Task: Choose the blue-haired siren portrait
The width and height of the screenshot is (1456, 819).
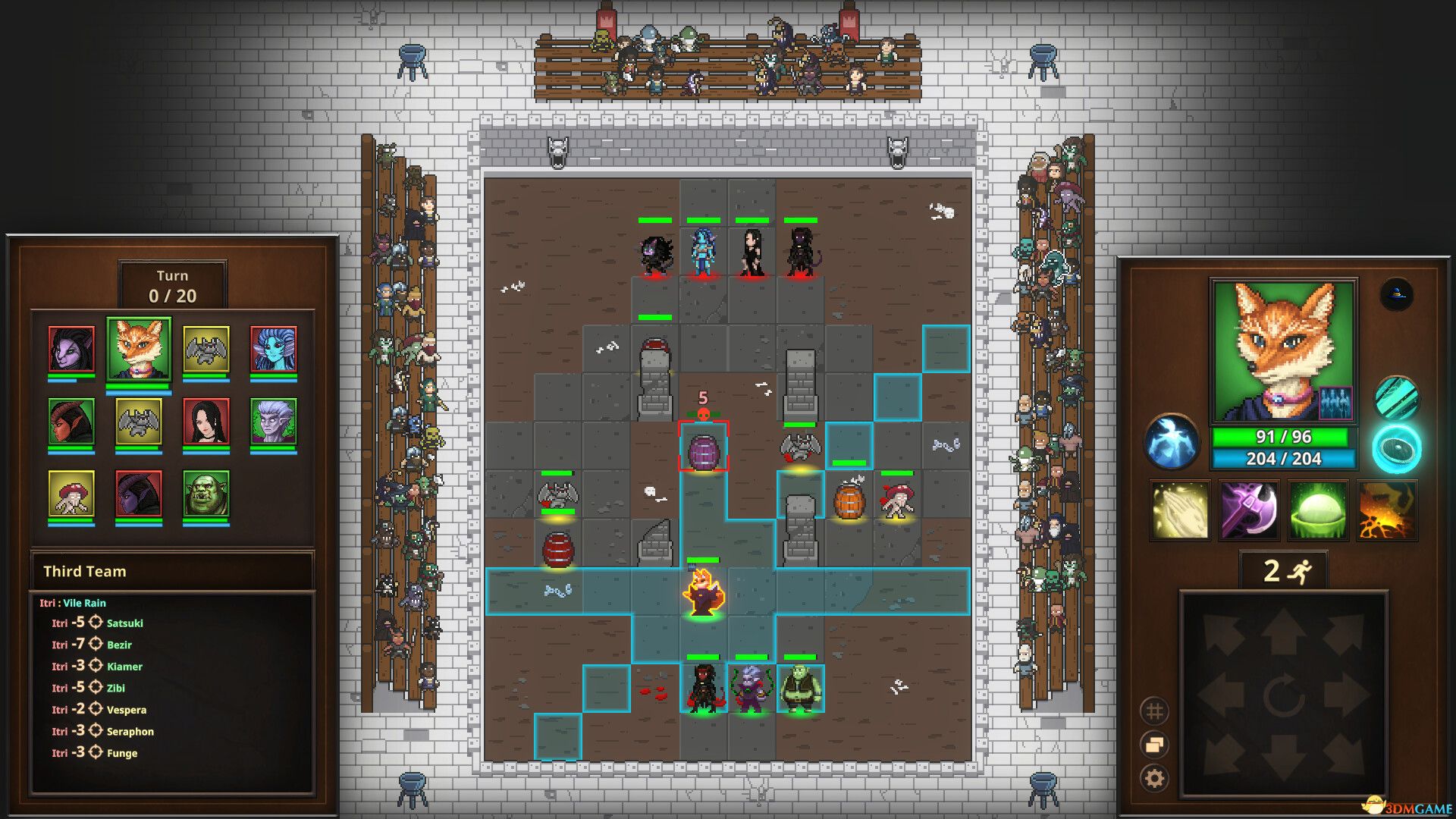Action: coord(273,350)
